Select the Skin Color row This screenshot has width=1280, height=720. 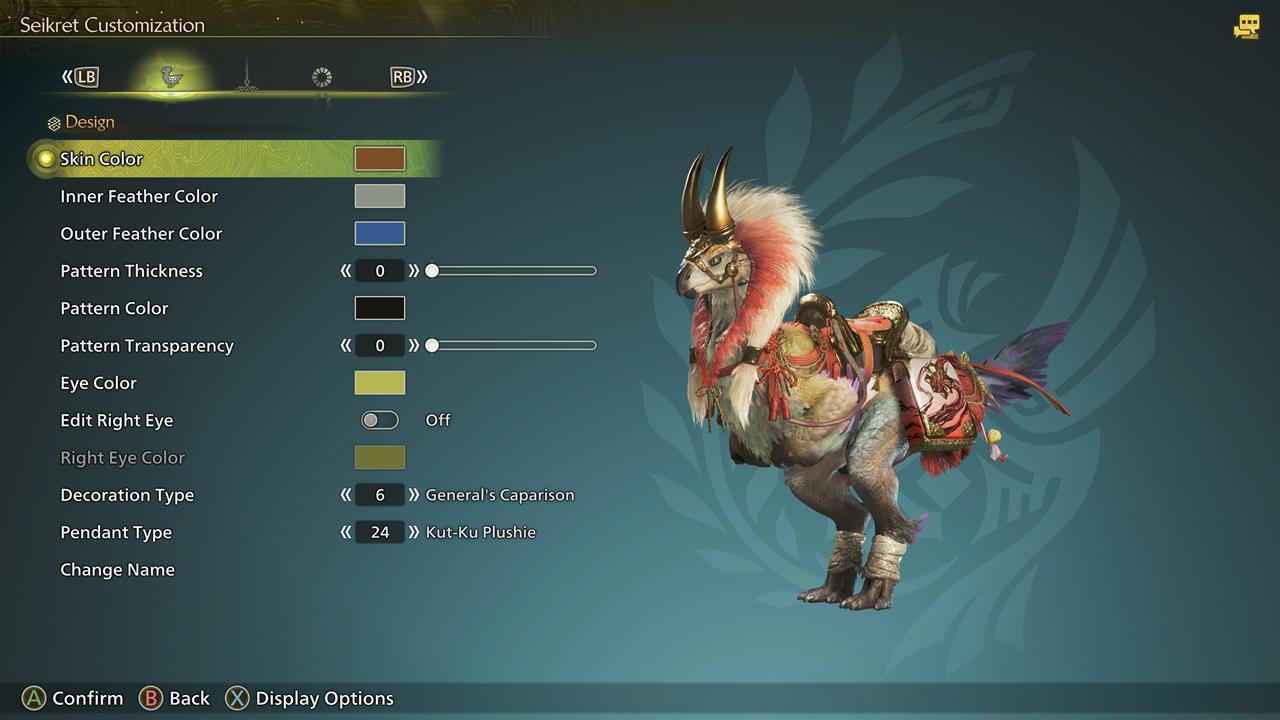102,159
